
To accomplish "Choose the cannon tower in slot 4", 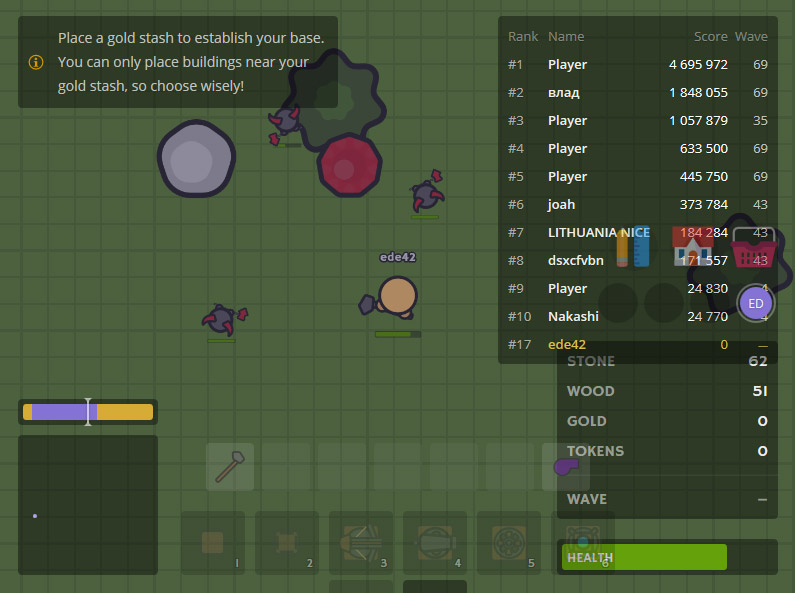I will (435, 542).
